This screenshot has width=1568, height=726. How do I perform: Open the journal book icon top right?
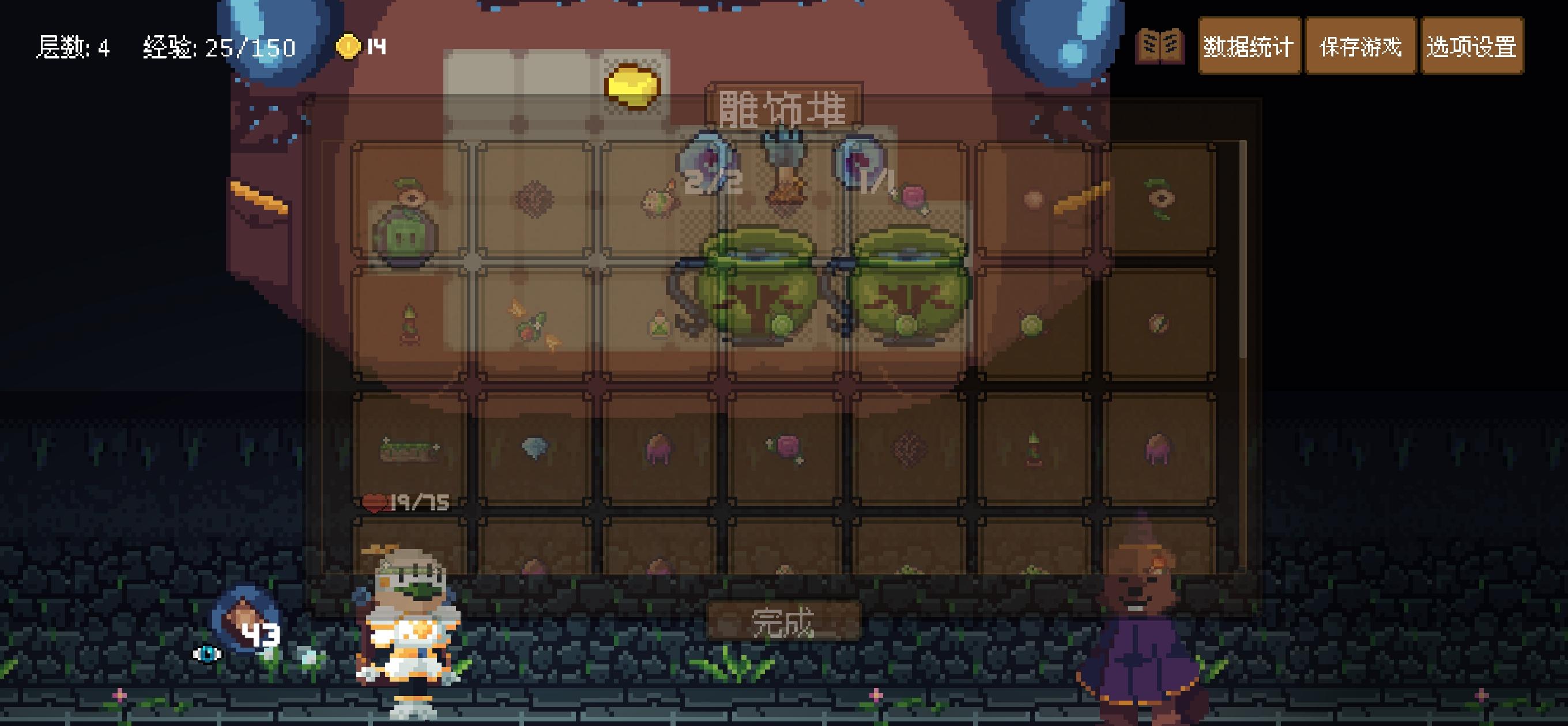point(1162,46)
